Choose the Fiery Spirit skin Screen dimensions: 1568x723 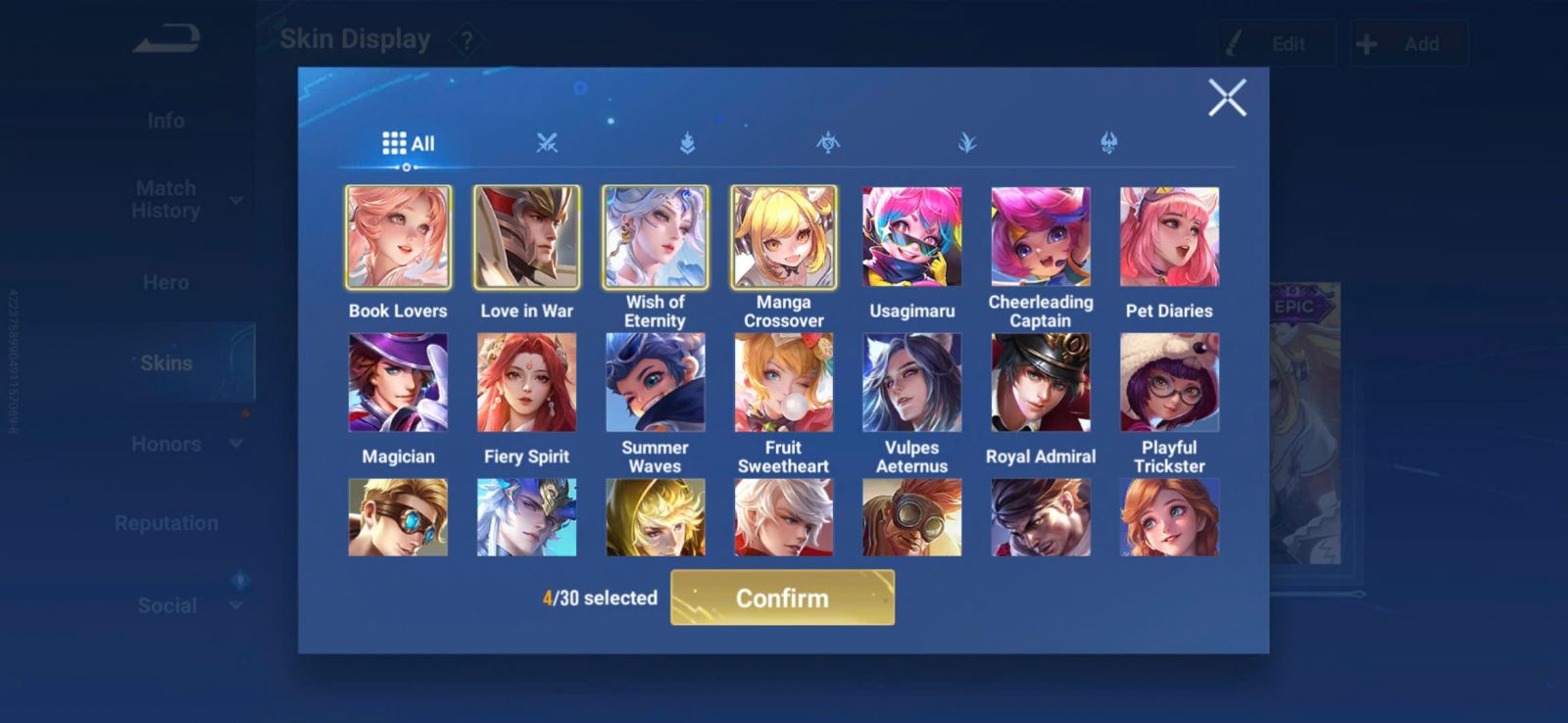point(526,383)
